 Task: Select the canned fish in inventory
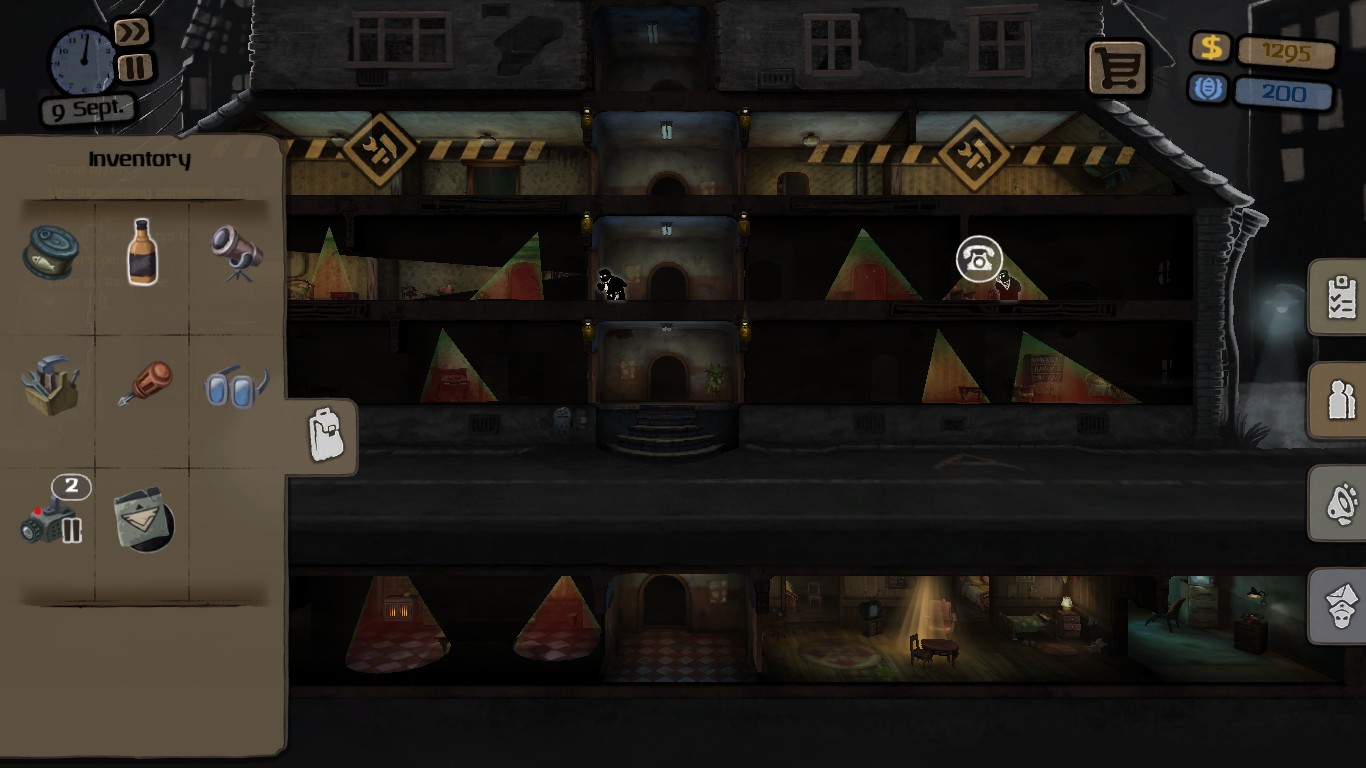click(50, 253)
